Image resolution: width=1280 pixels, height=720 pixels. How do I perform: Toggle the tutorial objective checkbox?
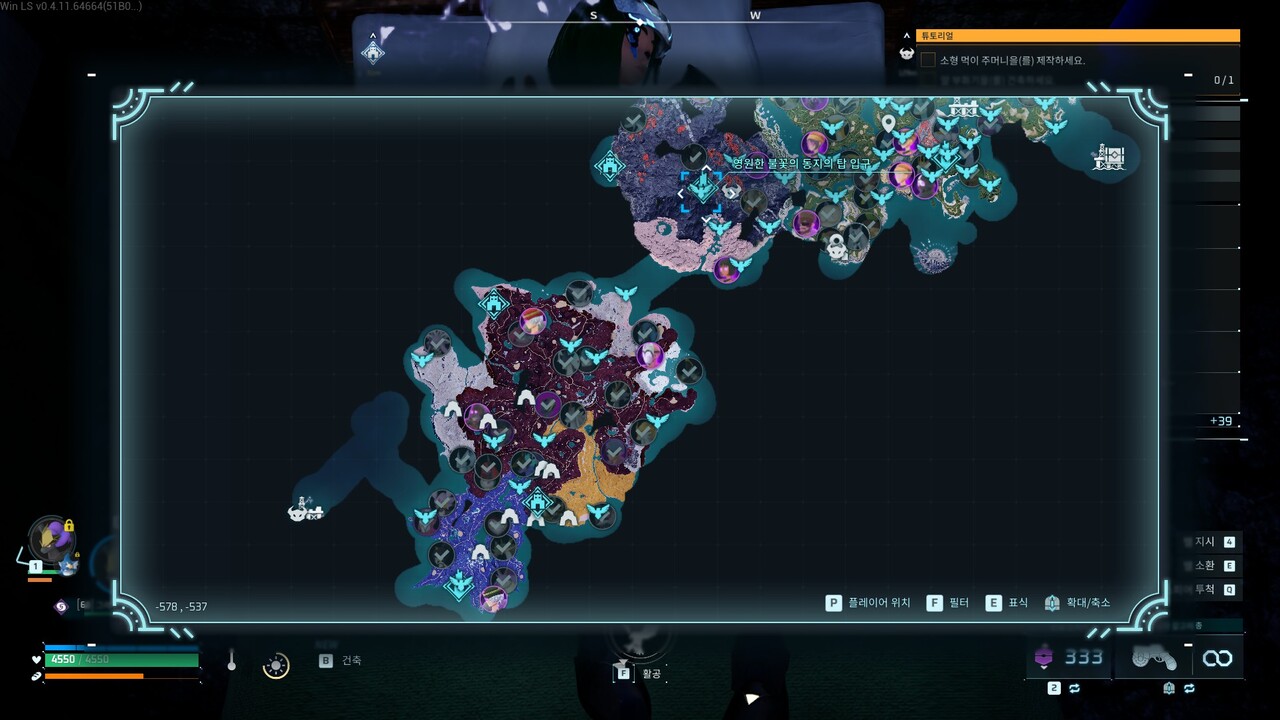(x=928, y=60)
